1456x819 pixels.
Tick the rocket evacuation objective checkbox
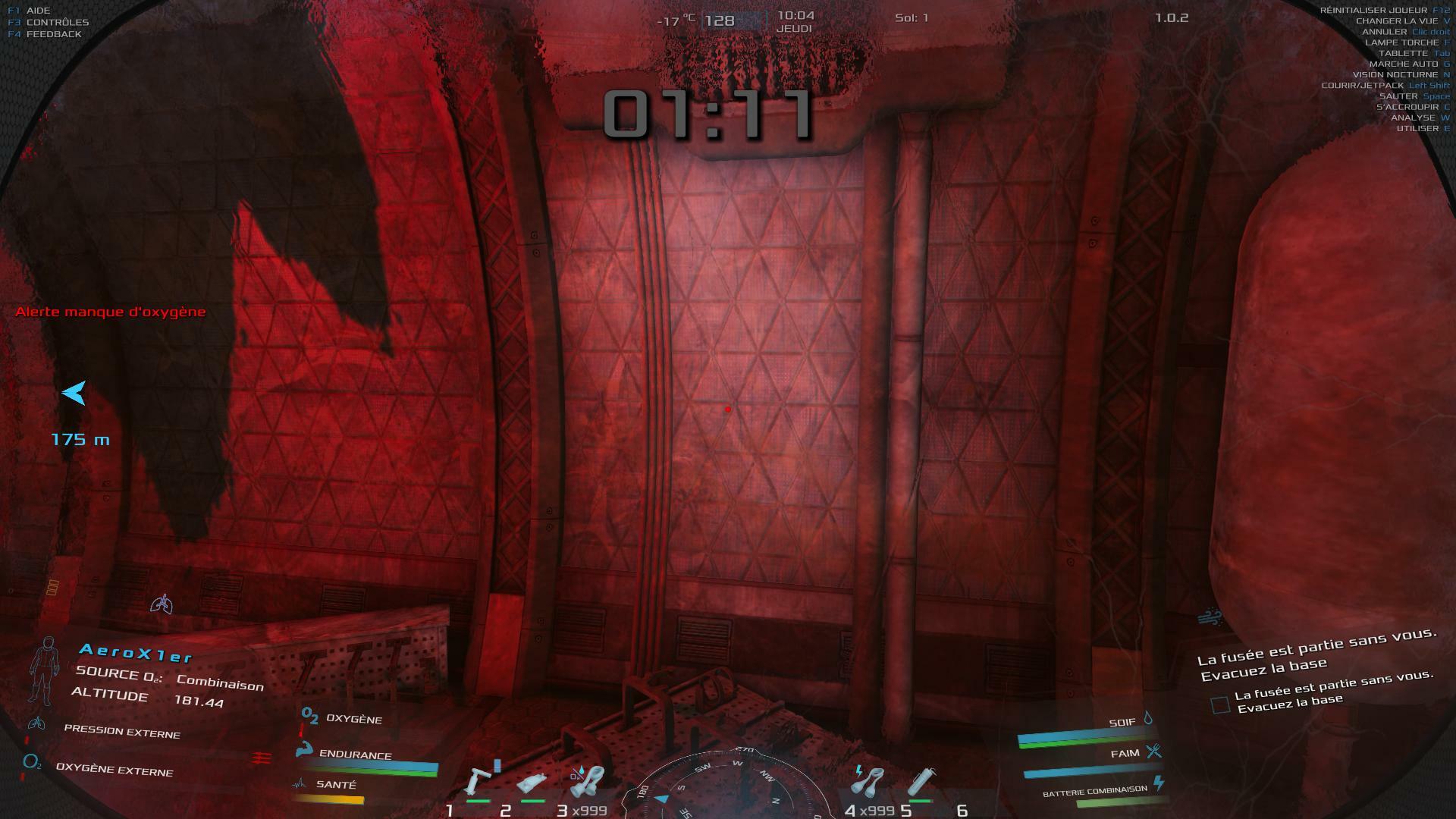tap(1220, 705)
